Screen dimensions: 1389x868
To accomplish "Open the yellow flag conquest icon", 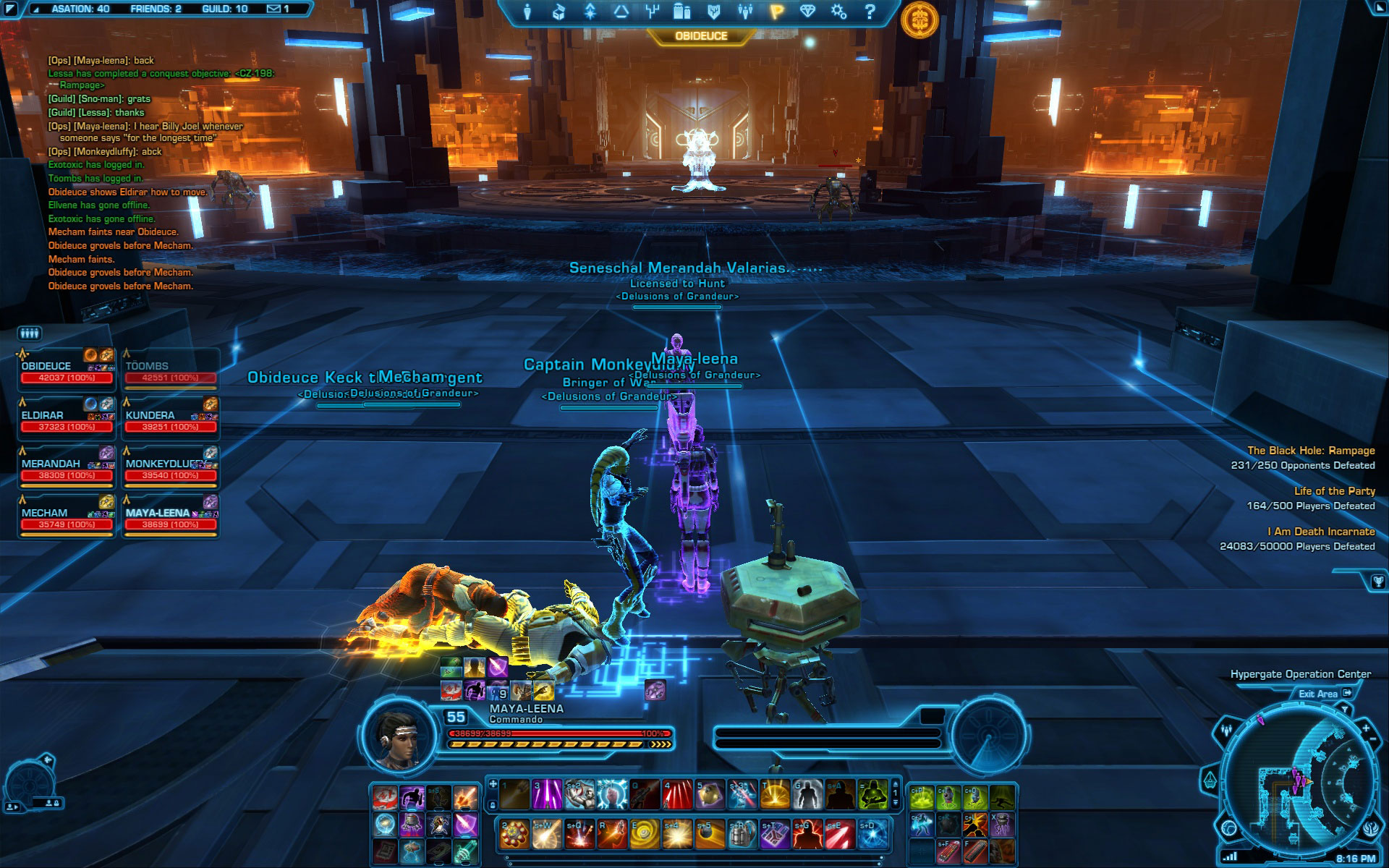I will [776, 12].
